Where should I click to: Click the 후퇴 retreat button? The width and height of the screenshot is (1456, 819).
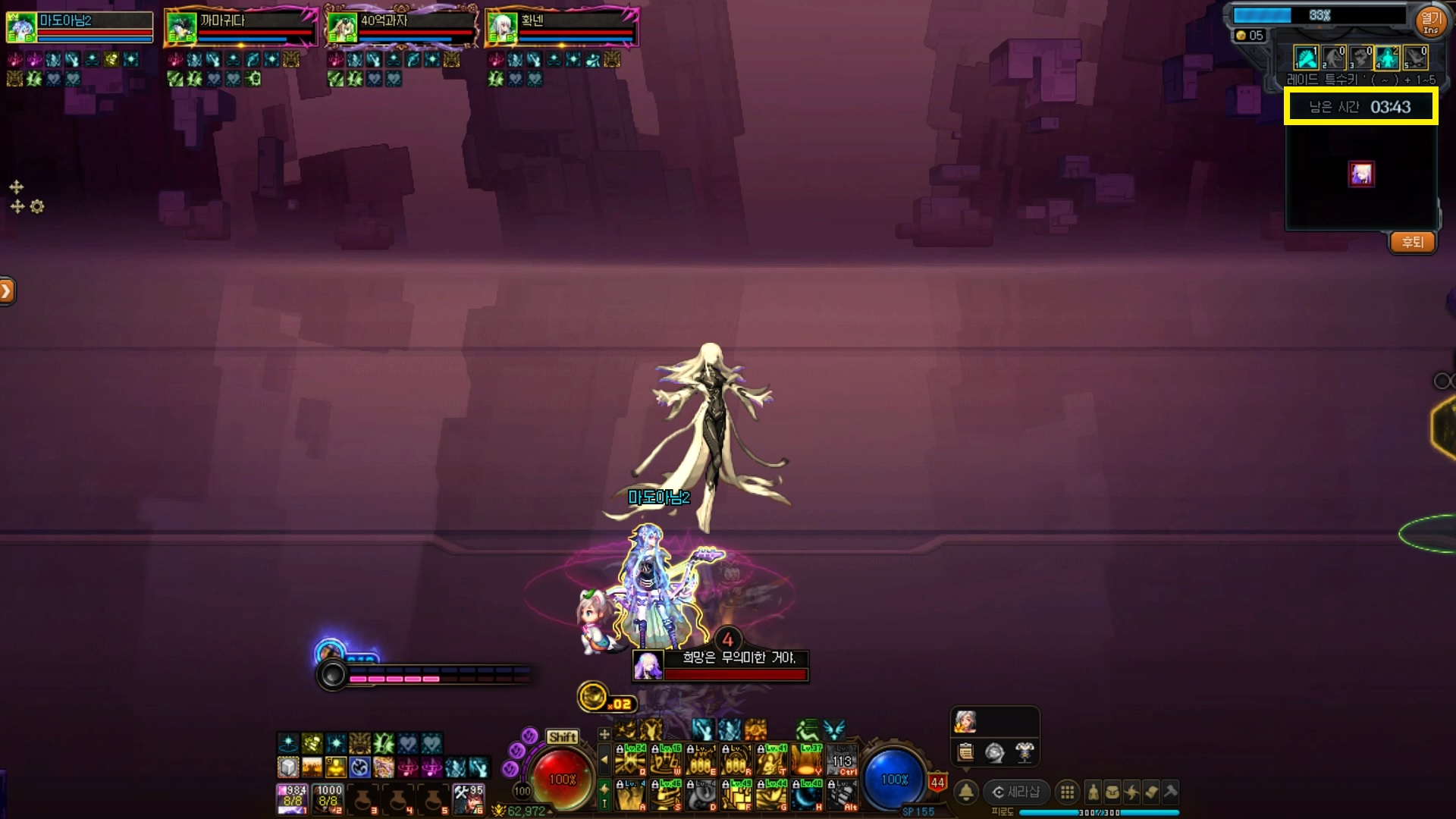pyautogui.click(x=1412, y=243)
